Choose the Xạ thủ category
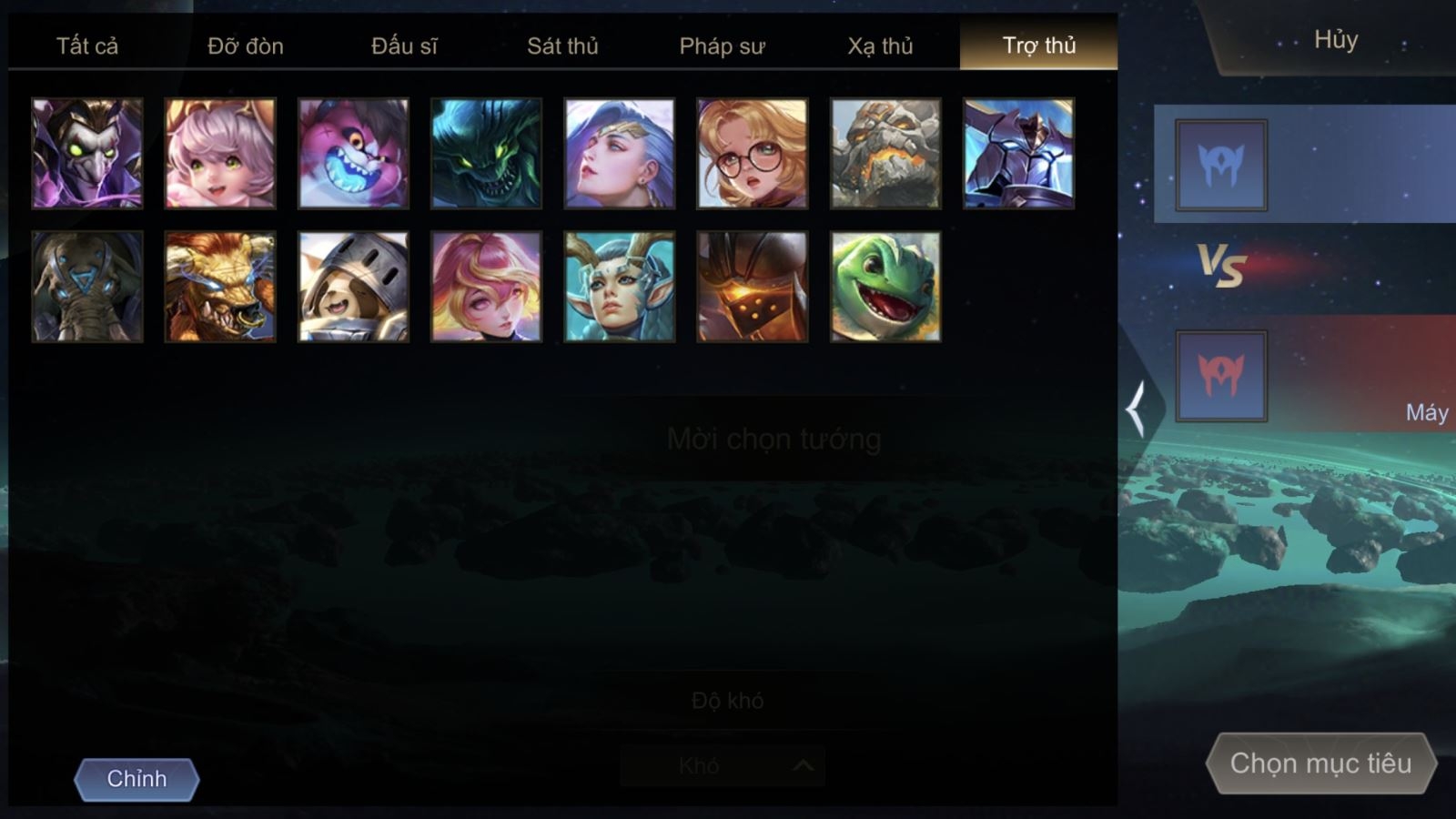This screenshot has height=819, width=1456. pyautogui.click(x=880, y=45)
